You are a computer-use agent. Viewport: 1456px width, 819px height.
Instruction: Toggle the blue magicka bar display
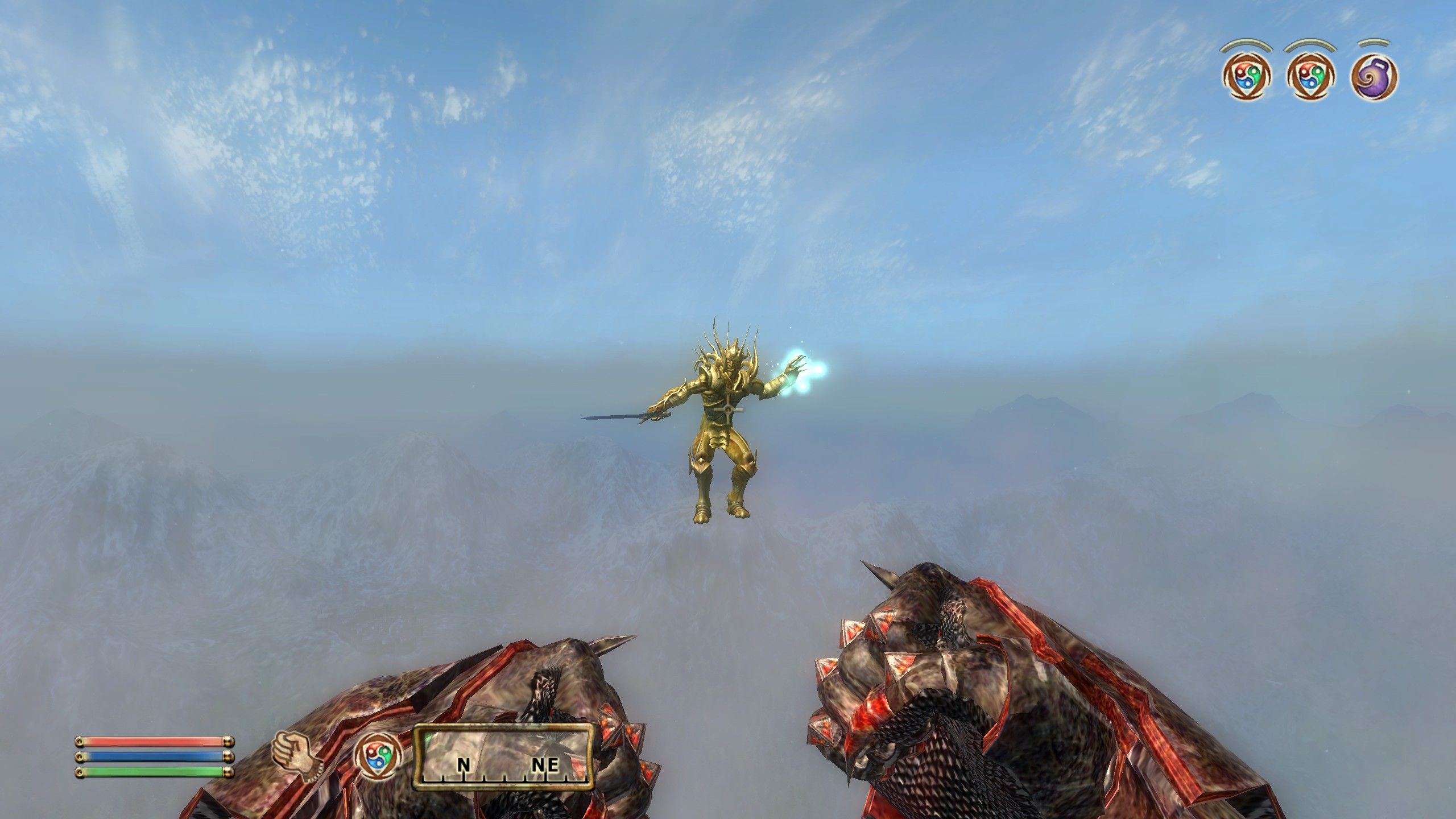pos(148,758)
